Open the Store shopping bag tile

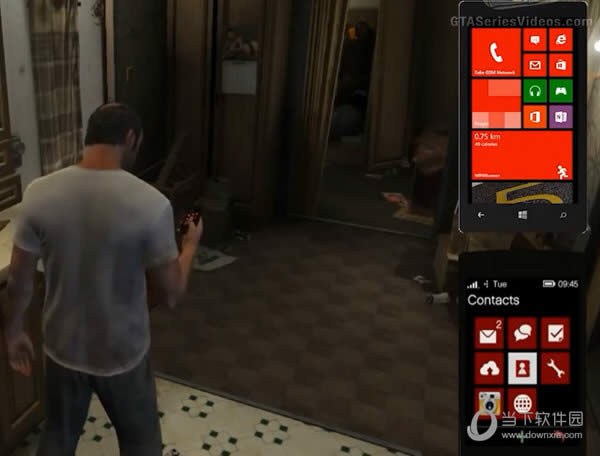coord(560,65)
